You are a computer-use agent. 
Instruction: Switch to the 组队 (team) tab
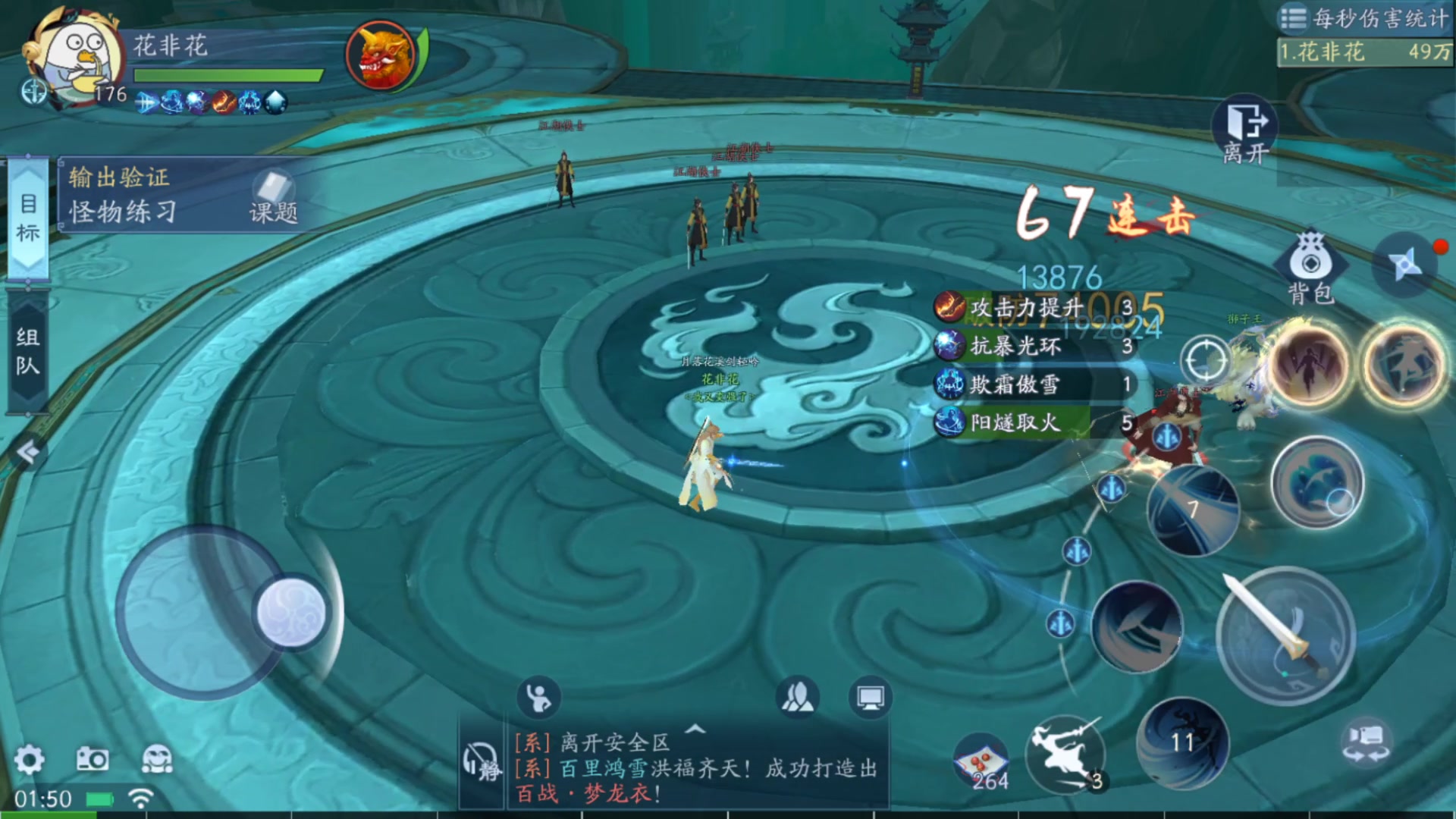tap(28, 351)
